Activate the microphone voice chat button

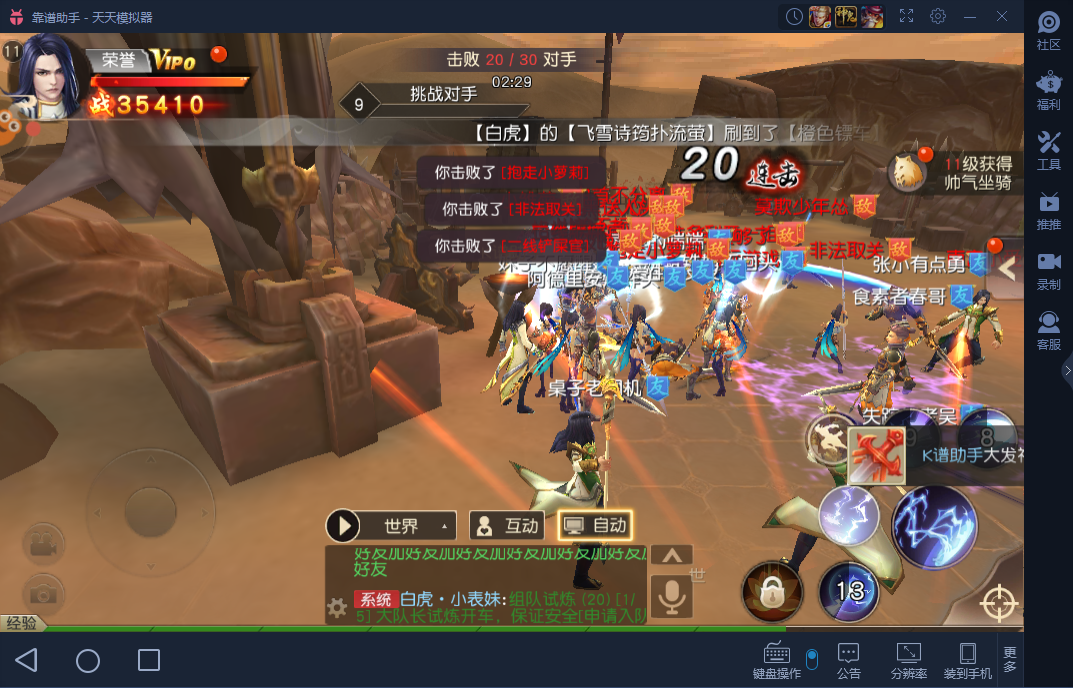tap(672, 597)
